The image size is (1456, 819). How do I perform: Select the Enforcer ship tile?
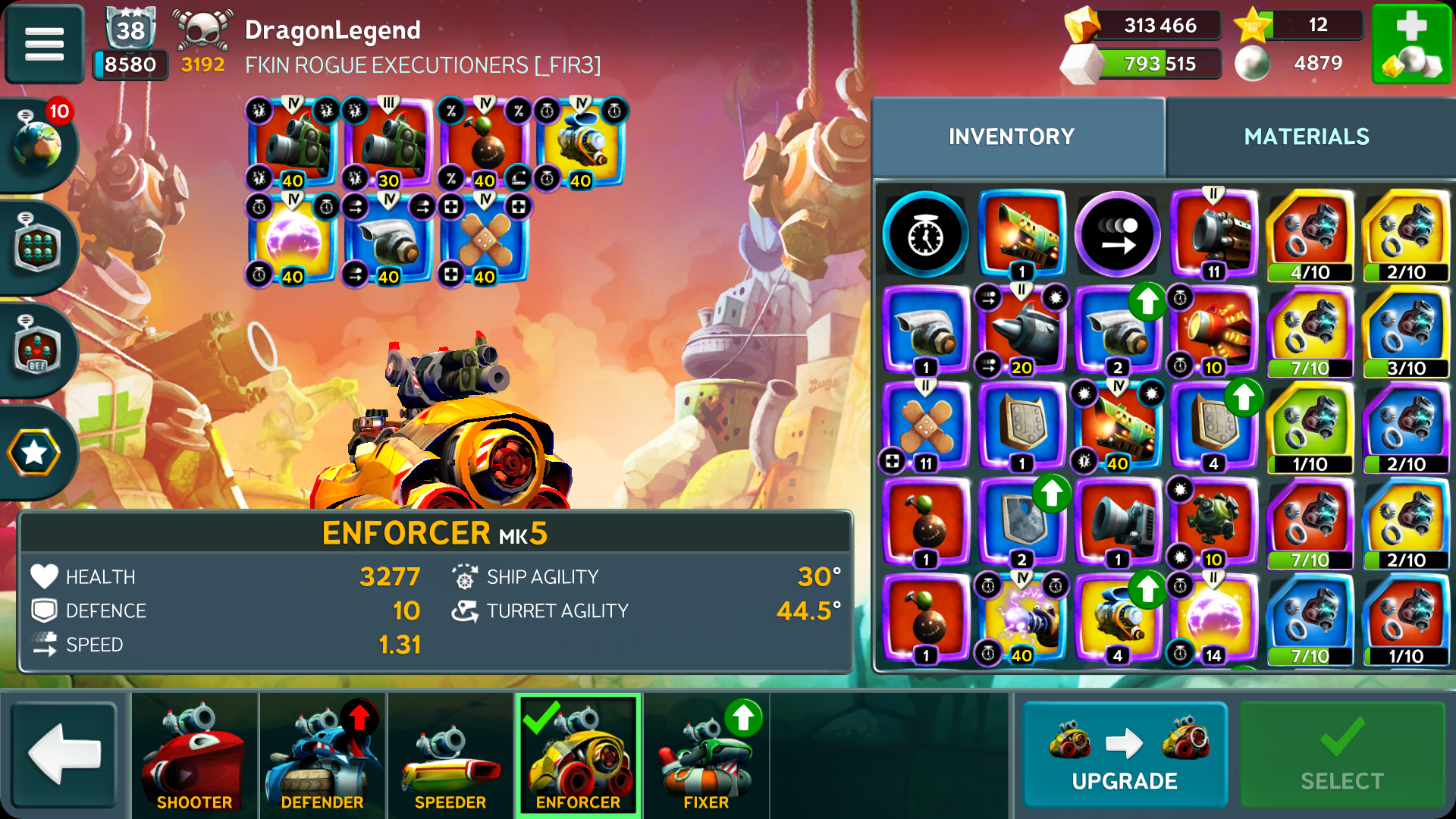click(578, 756)
